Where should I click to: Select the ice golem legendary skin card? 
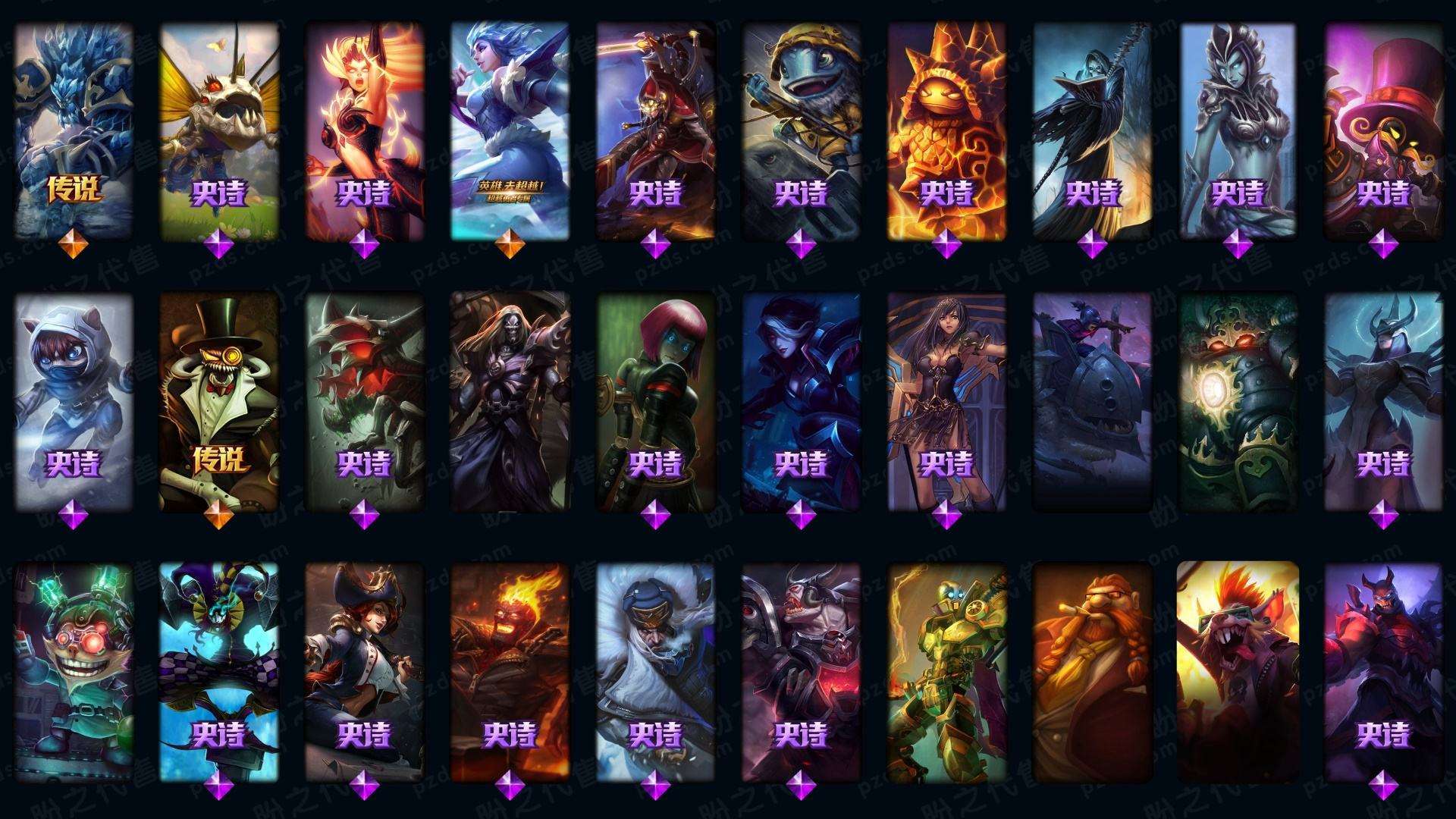point(74,129)
